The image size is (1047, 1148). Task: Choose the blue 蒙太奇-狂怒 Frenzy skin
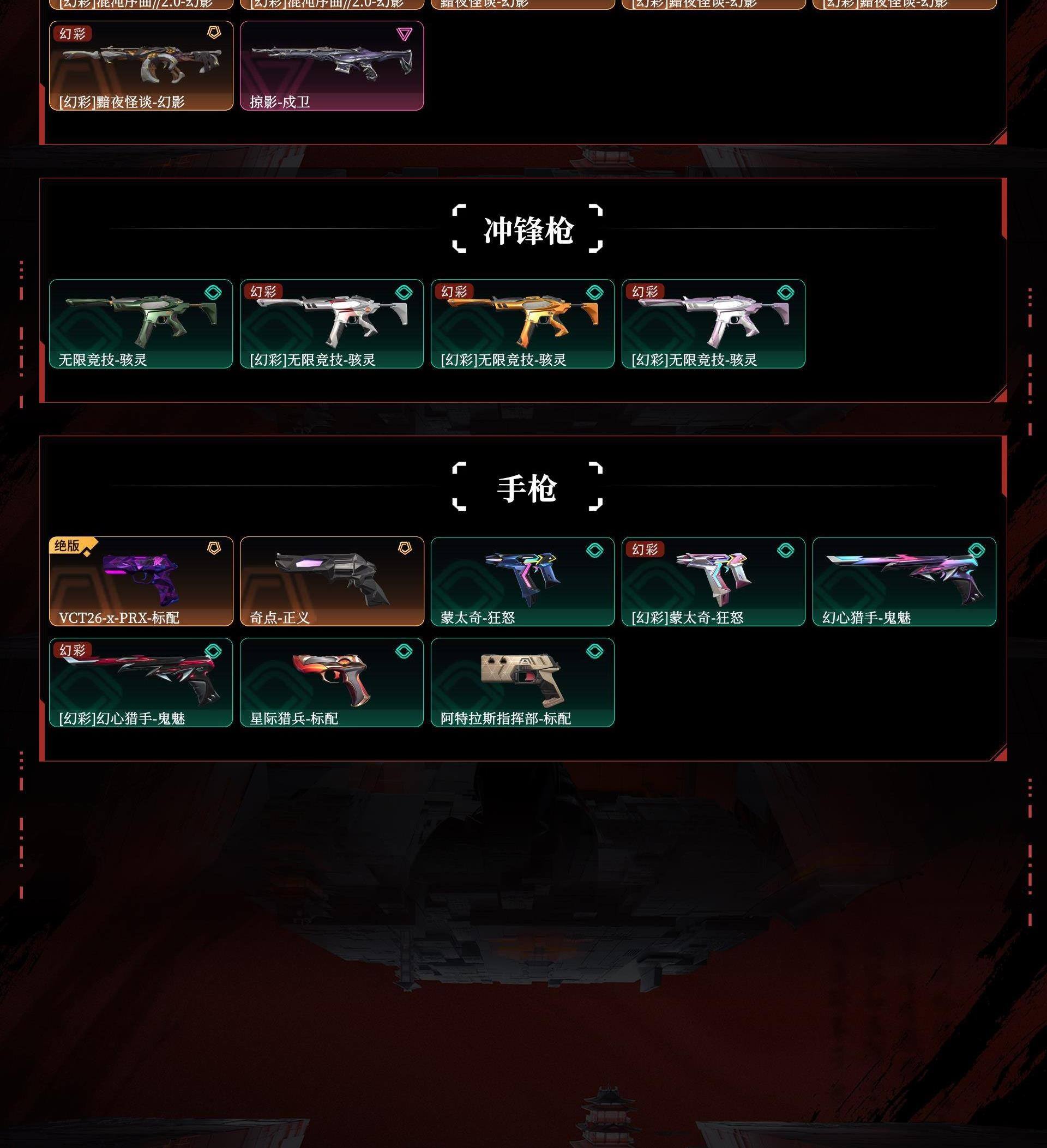click(522, 581)
